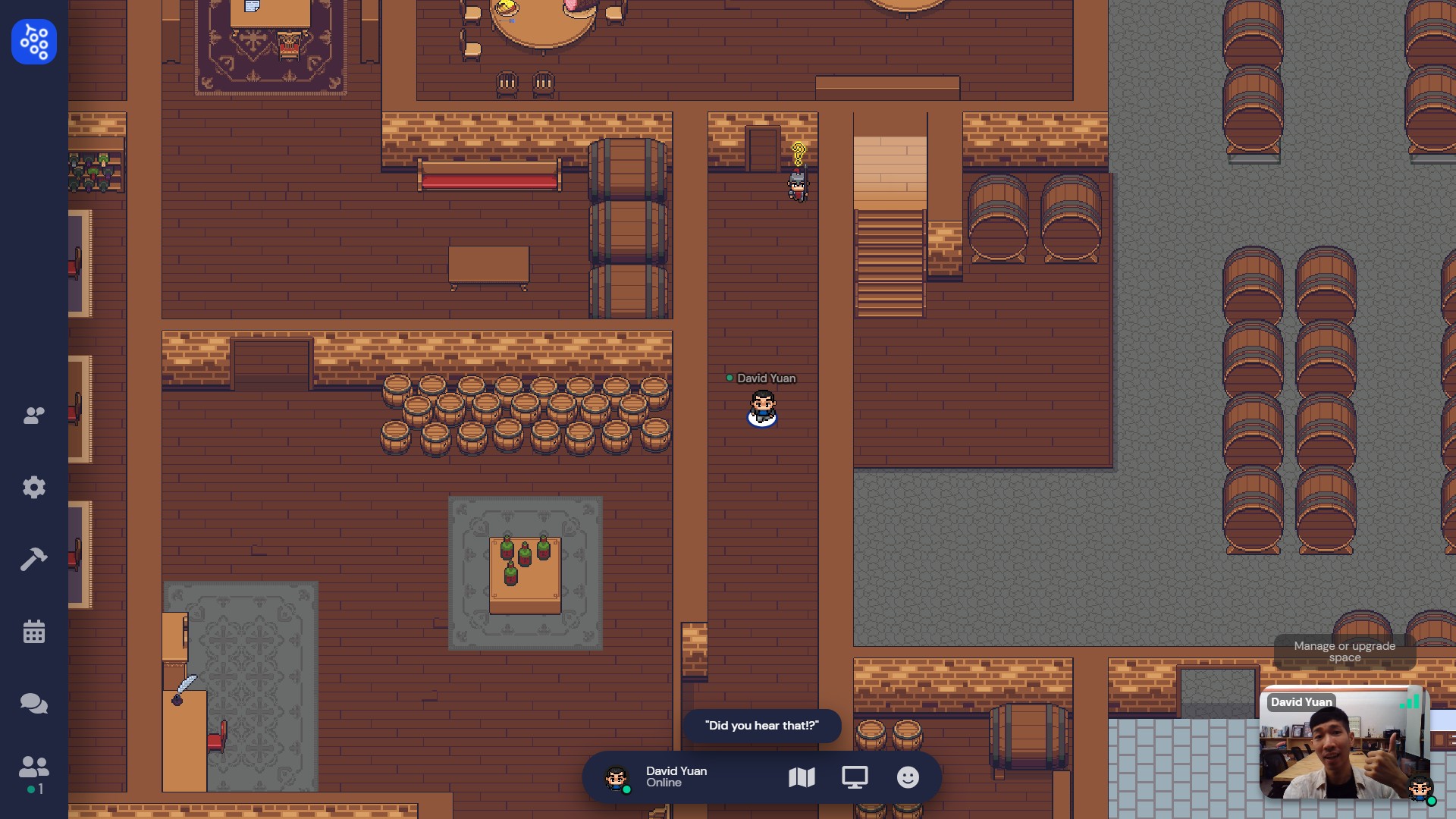
Task: Open the invite people icon
Action: (x=34, y=416)
